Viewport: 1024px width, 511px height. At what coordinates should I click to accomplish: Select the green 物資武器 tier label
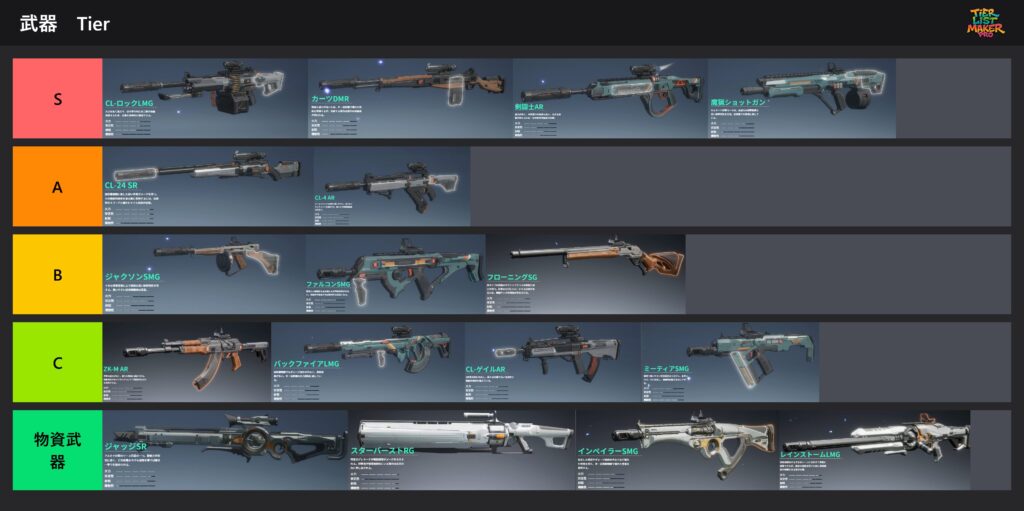(58, 450)
